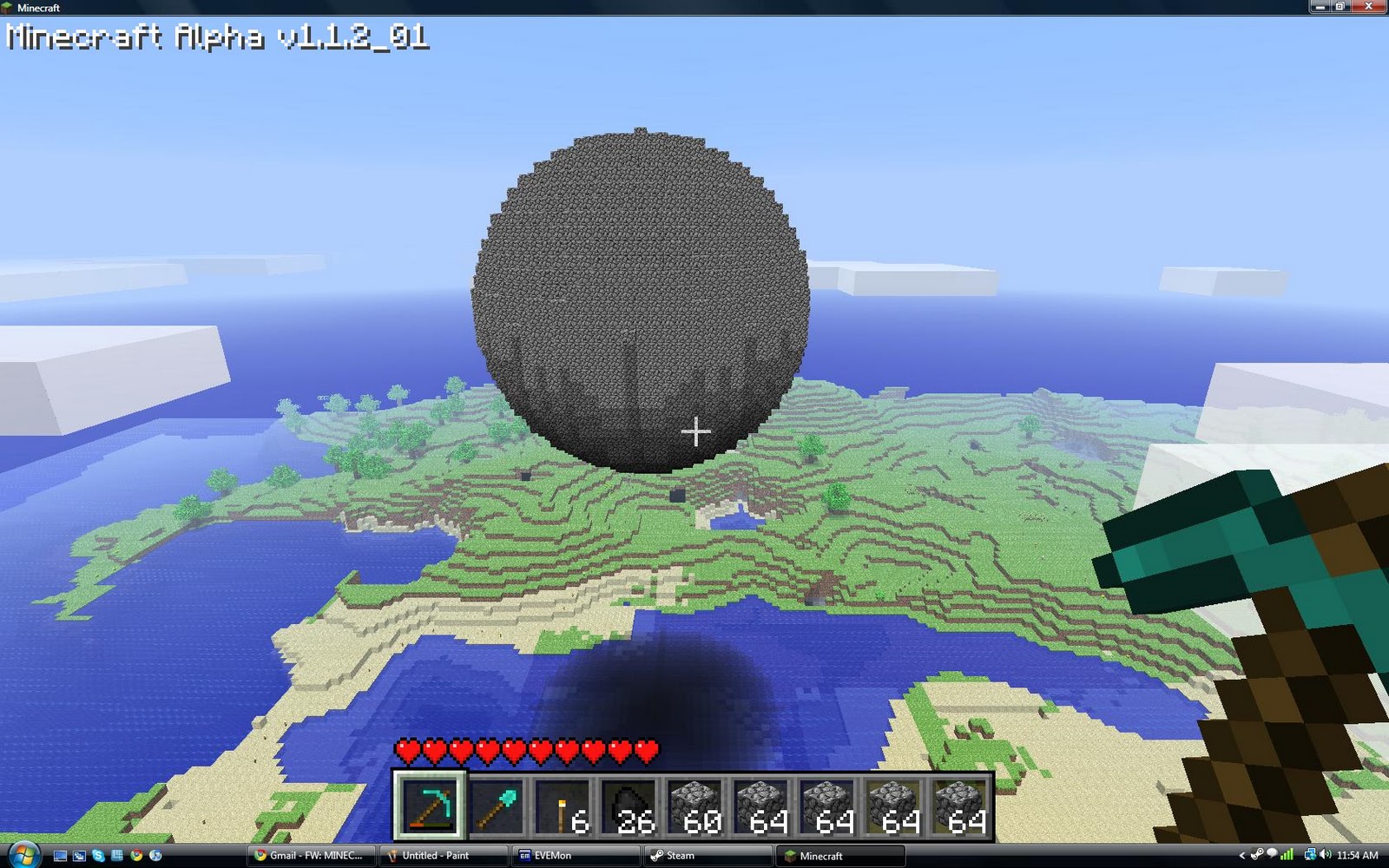Toggle Show Desktop in quick launch

[x=60, y=856]
